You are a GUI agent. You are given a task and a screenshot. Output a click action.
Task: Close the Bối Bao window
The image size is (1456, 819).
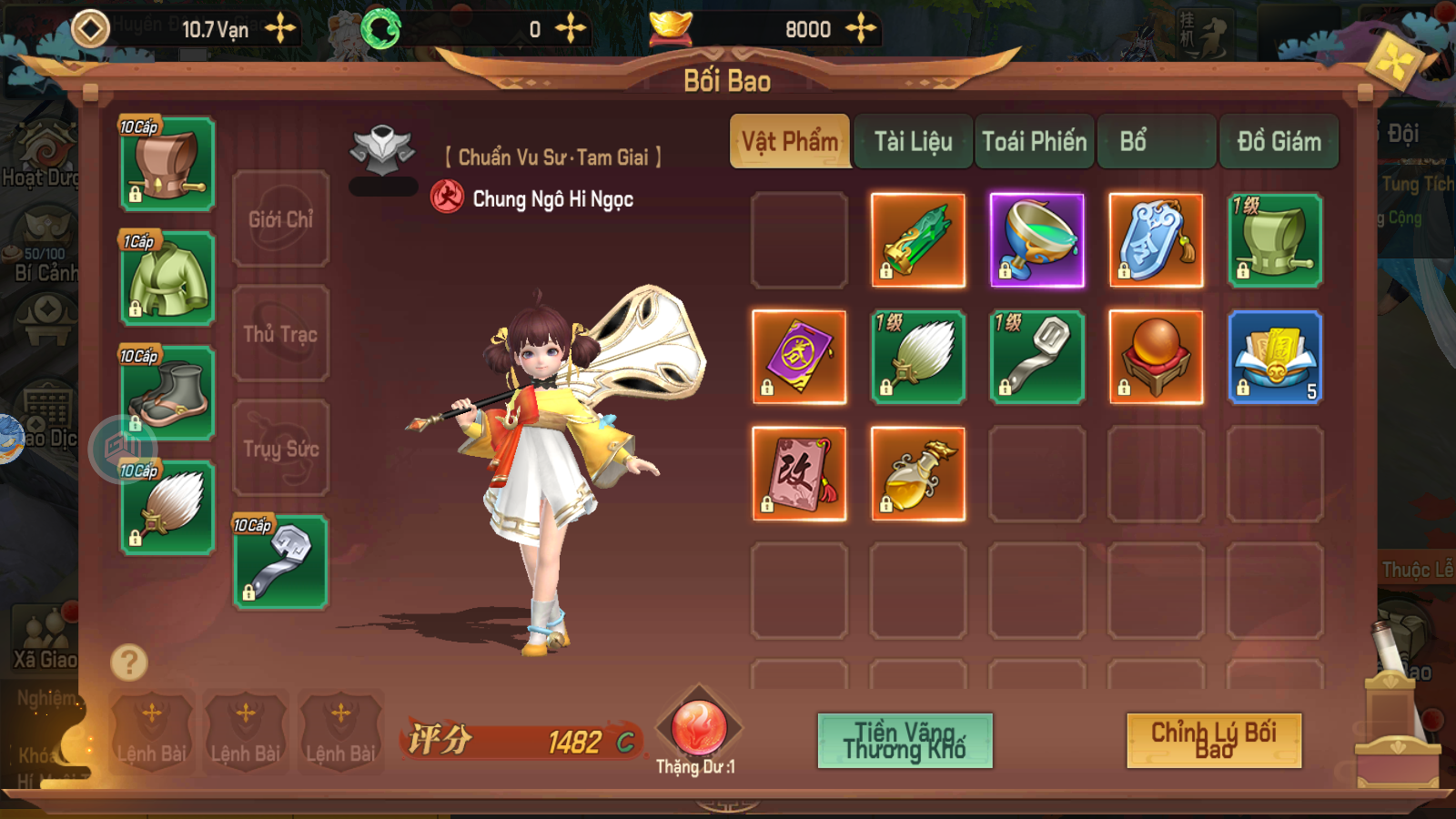click(1394, 62)
